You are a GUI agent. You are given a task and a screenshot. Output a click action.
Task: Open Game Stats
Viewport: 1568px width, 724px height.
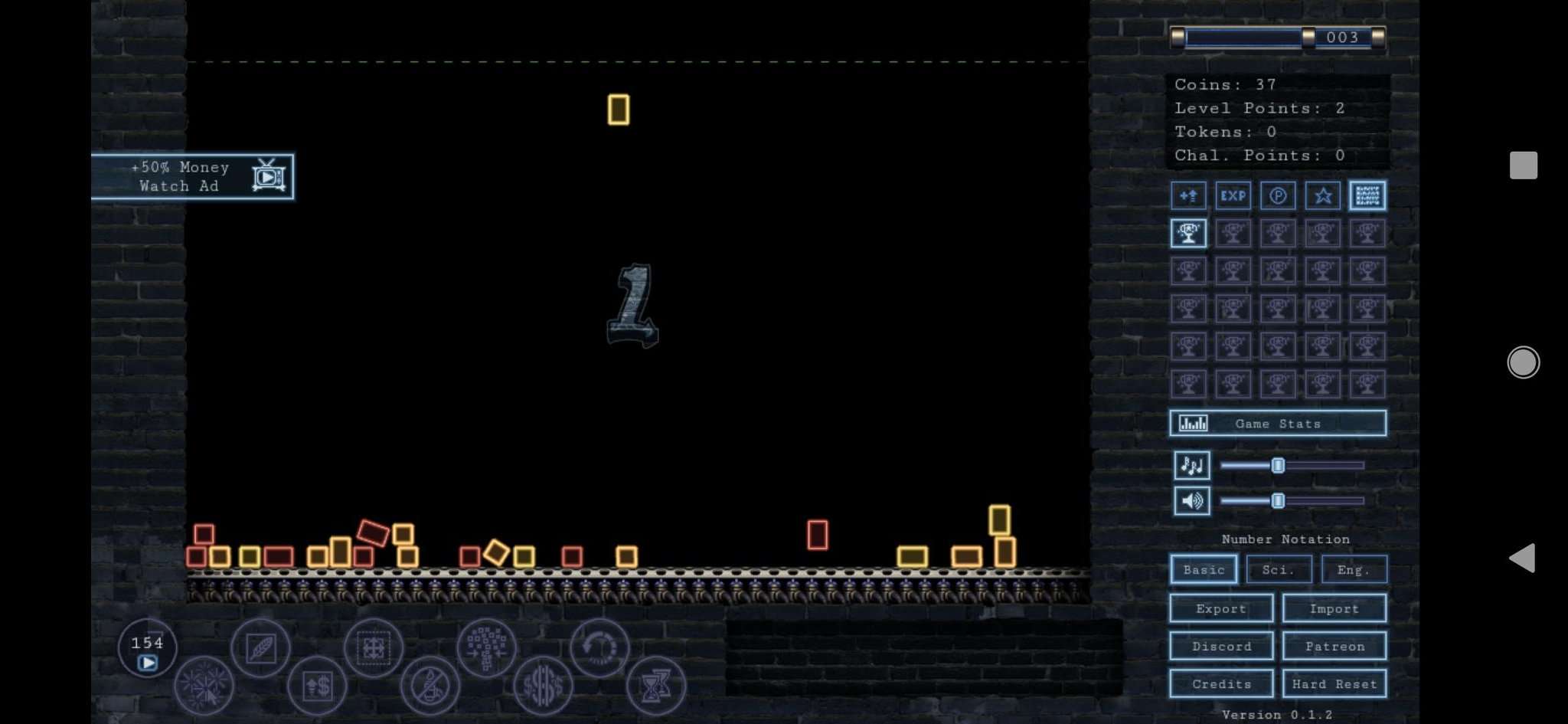[x=1278, y=423]
